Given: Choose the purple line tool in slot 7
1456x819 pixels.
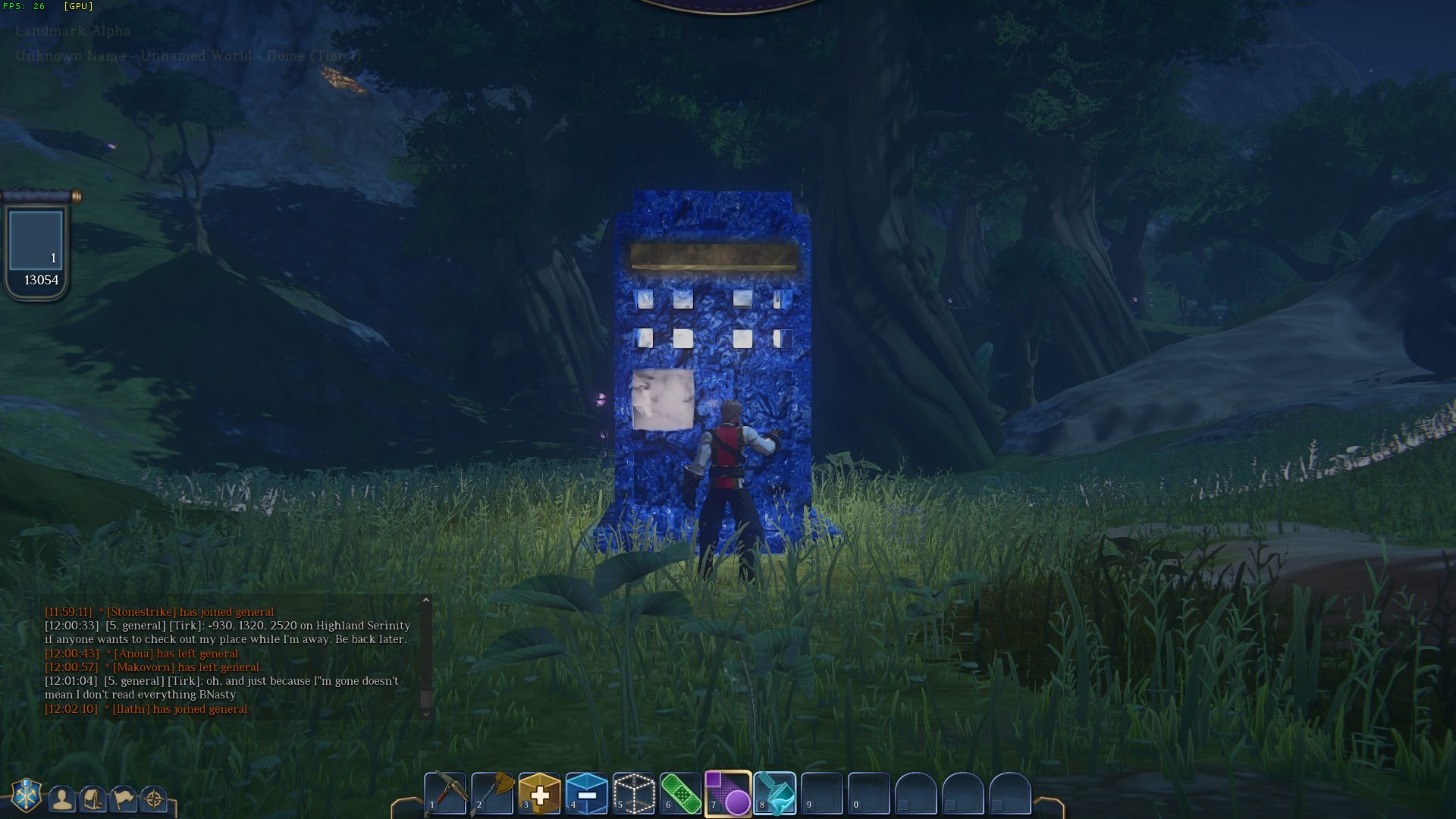Looking at the screenshot, I should click(728, 793).
